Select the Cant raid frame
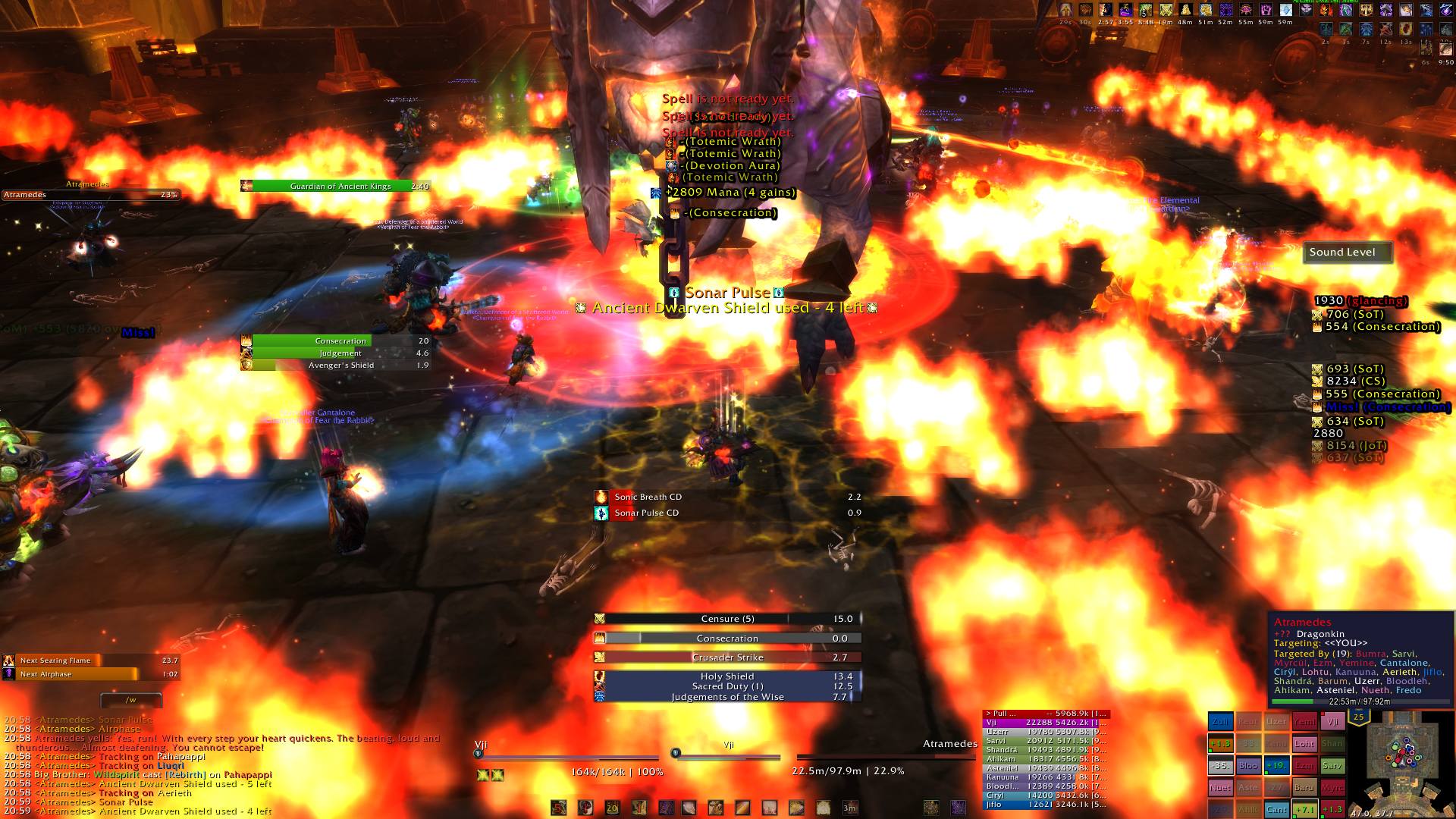This screenshot has width=1456, height=819. tap(1276, 809)
